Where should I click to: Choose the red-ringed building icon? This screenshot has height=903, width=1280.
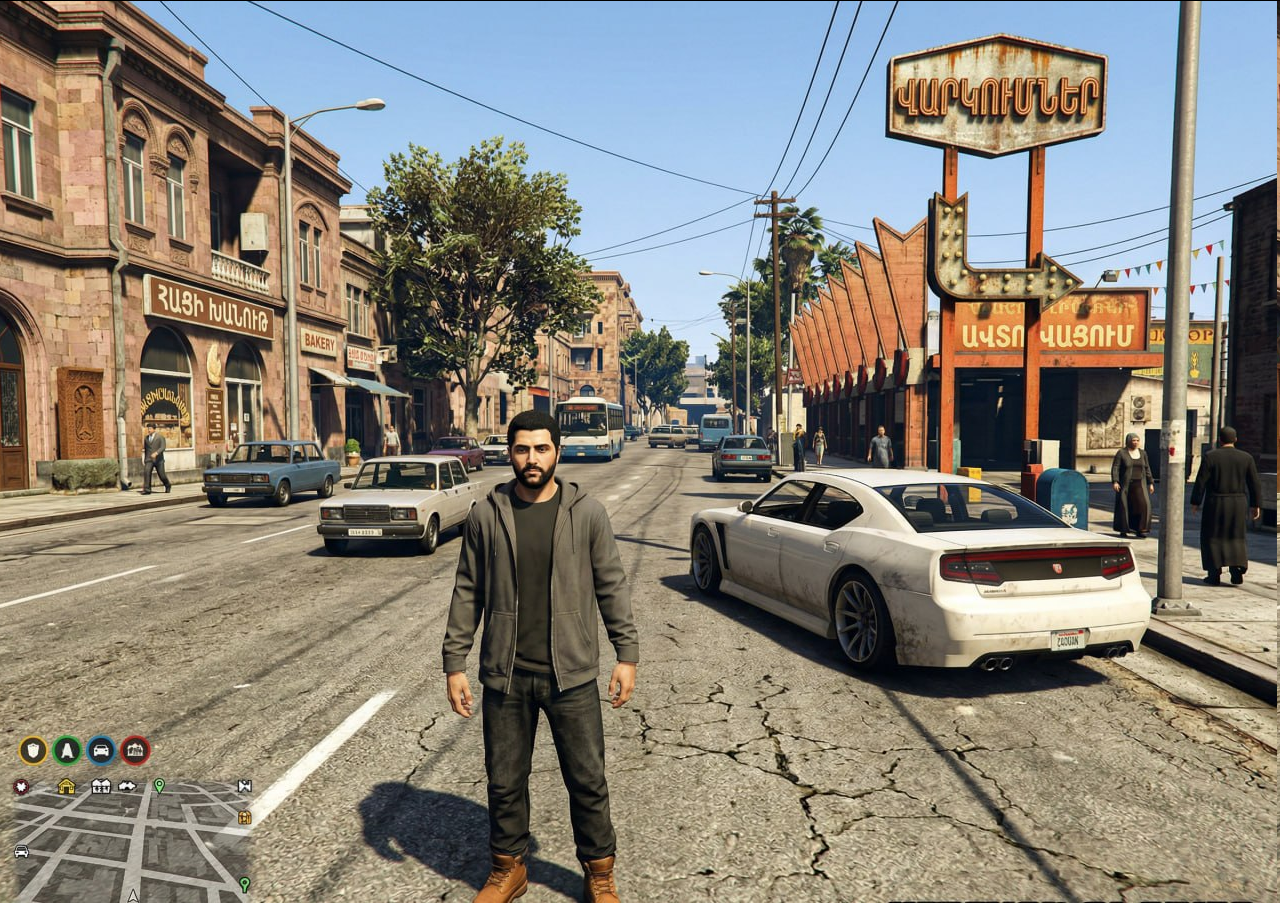point(135,750)
